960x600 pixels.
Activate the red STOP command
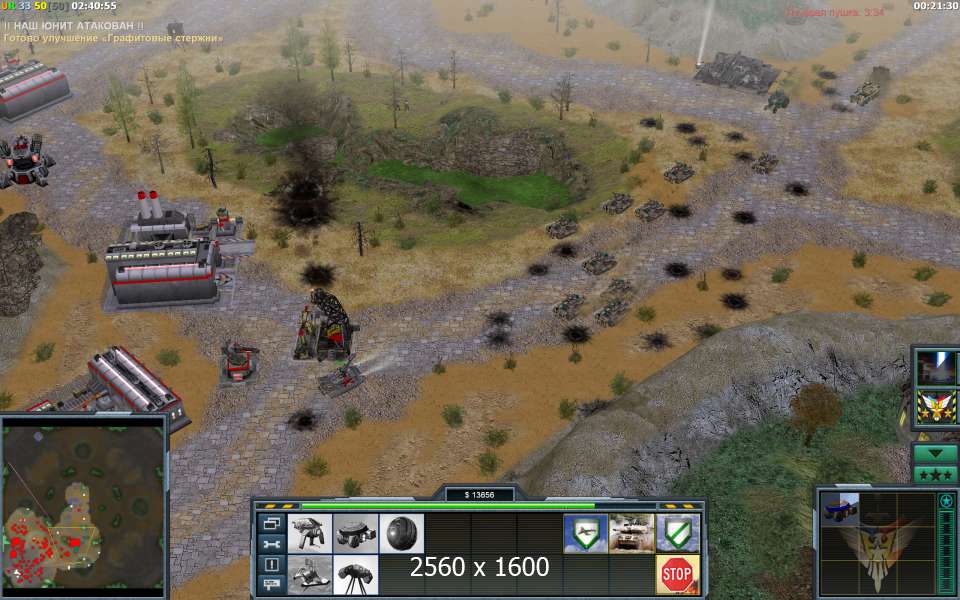point(677,575)
